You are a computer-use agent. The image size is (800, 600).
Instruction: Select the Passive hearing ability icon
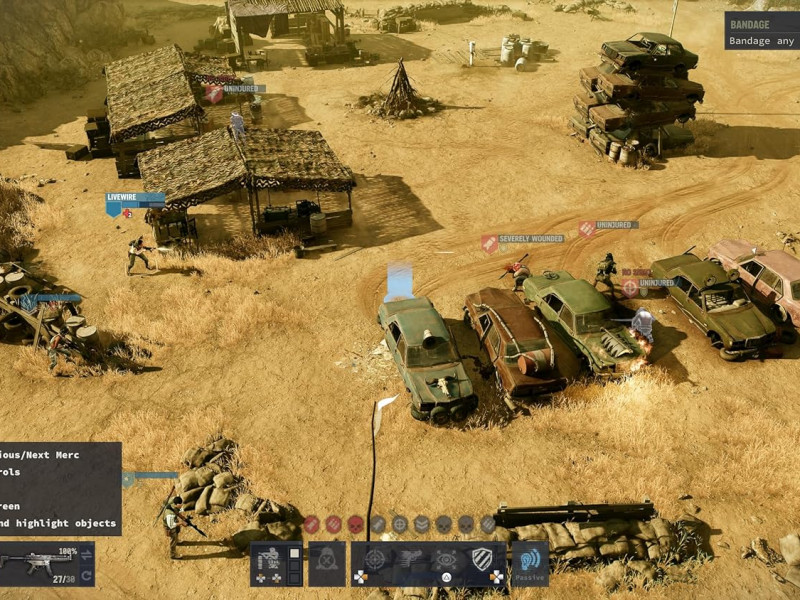point(529,563)
